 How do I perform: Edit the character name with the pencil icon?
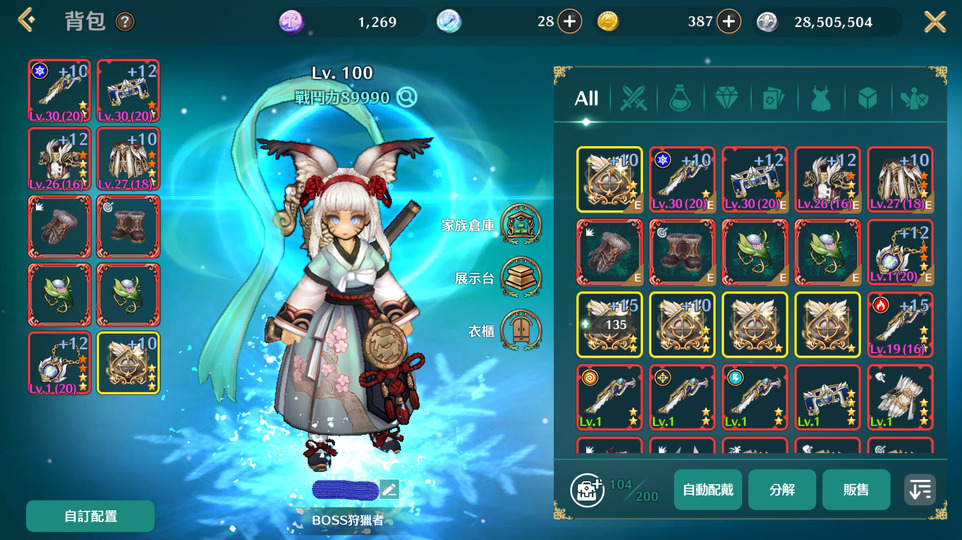[389, 489]
